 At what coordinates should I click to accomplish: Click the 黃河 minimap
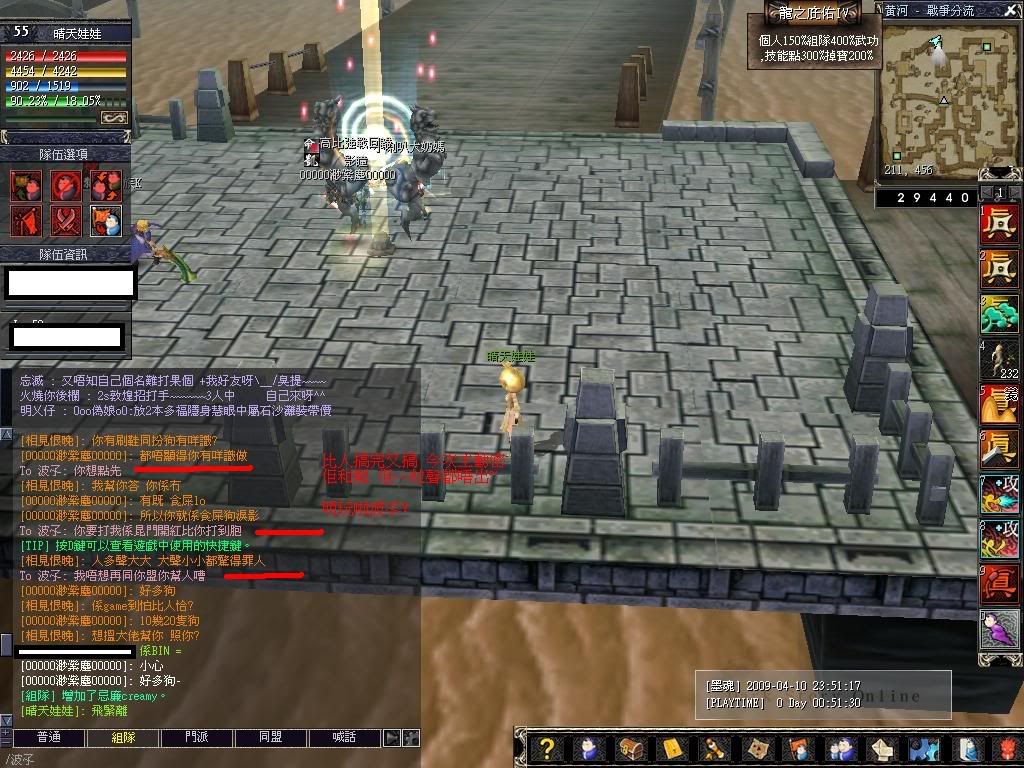pos(941,91)
